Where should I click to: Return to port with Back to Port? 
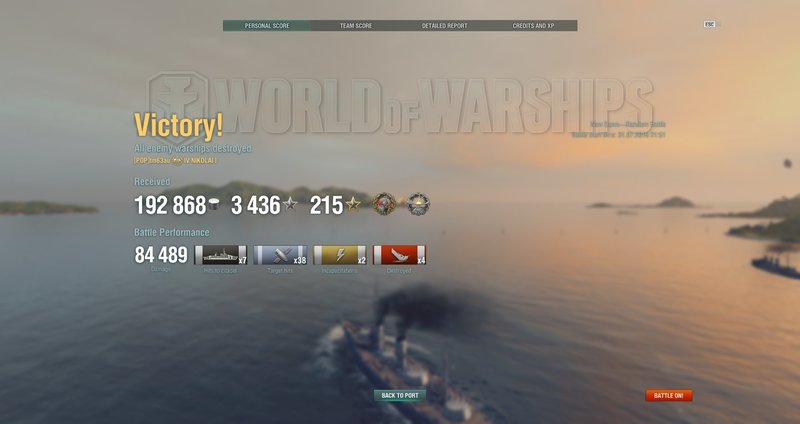click(x=400, y=395)
